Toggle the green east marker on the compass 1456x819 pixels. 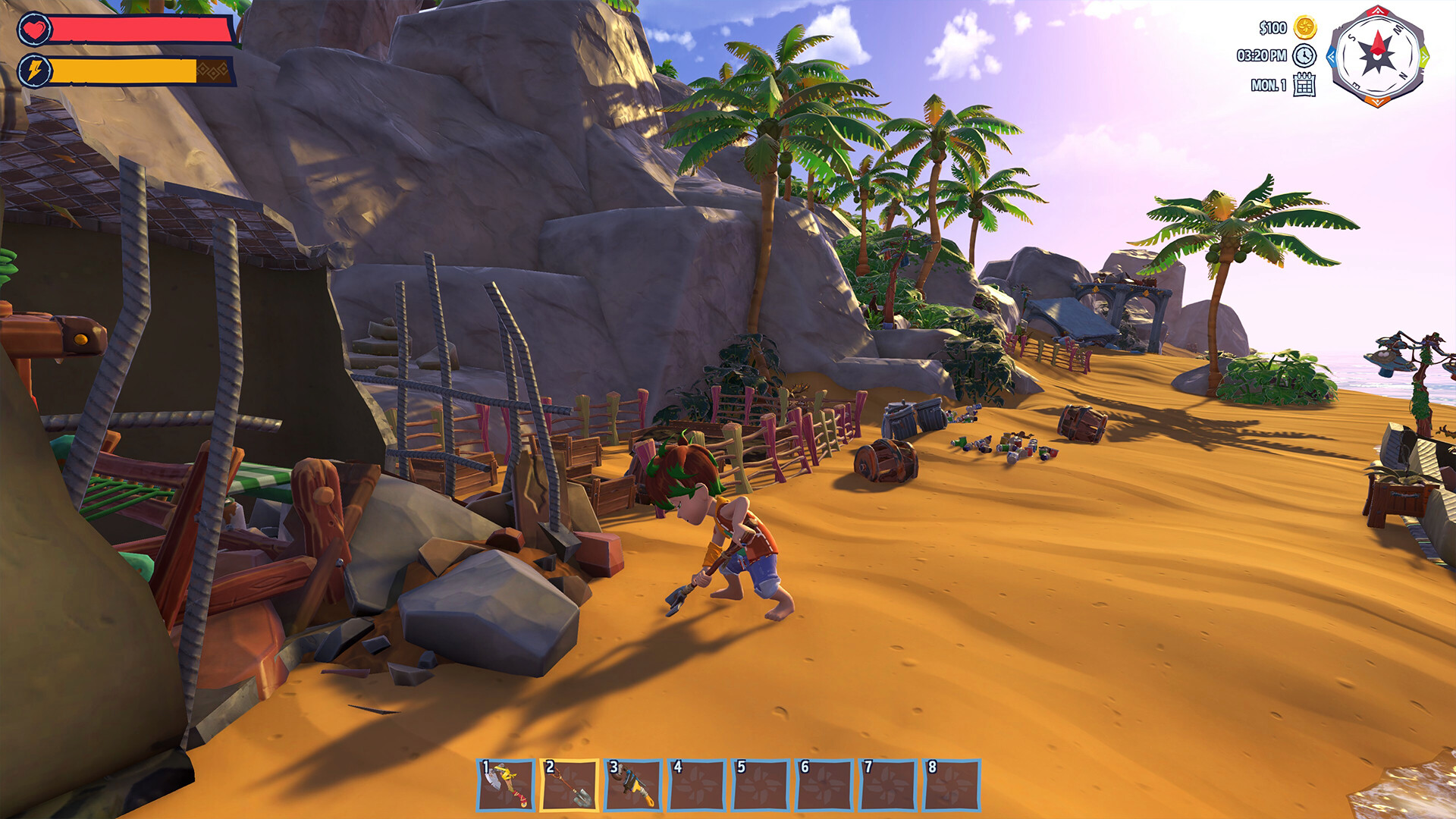click(1424, 58)
